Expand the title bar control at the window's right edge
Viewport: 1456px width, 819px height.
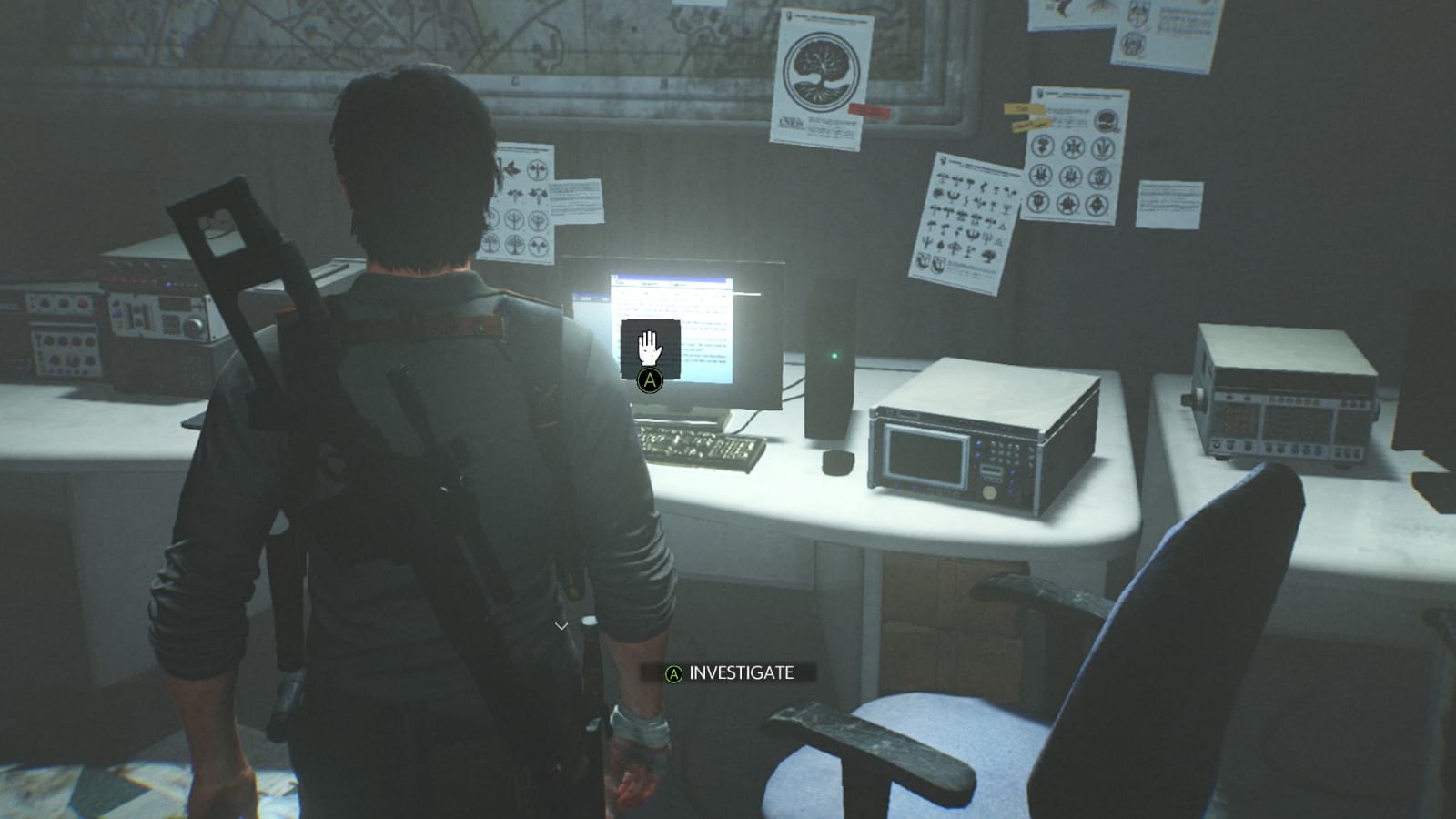click(x=728, y=279)
